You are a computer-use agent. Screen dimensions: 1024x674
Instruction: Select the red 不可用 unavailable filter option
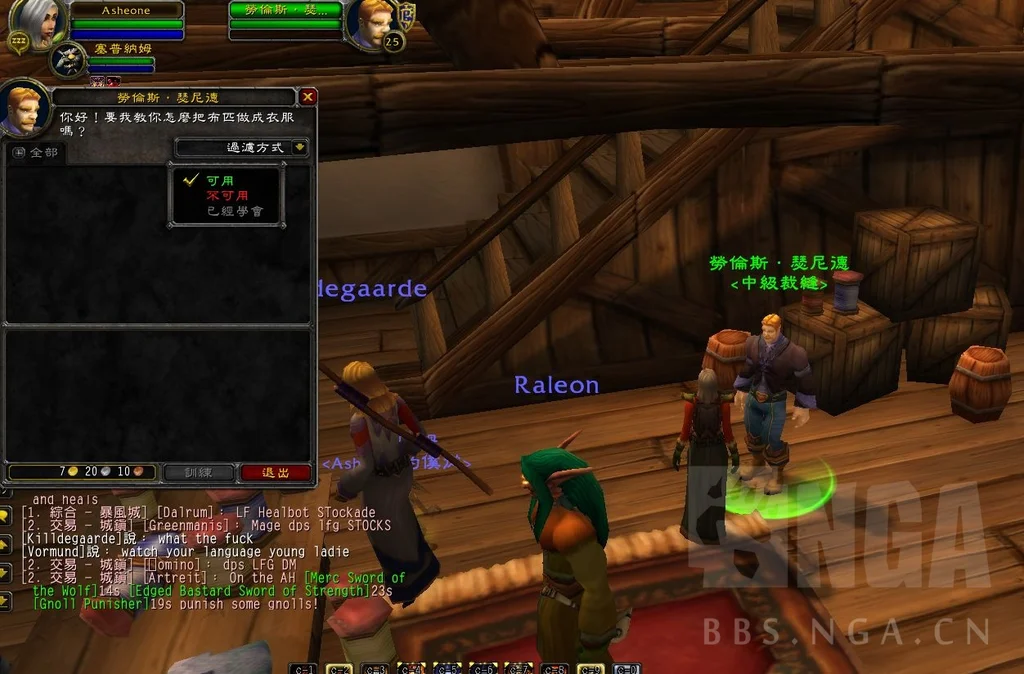point(227,196)
